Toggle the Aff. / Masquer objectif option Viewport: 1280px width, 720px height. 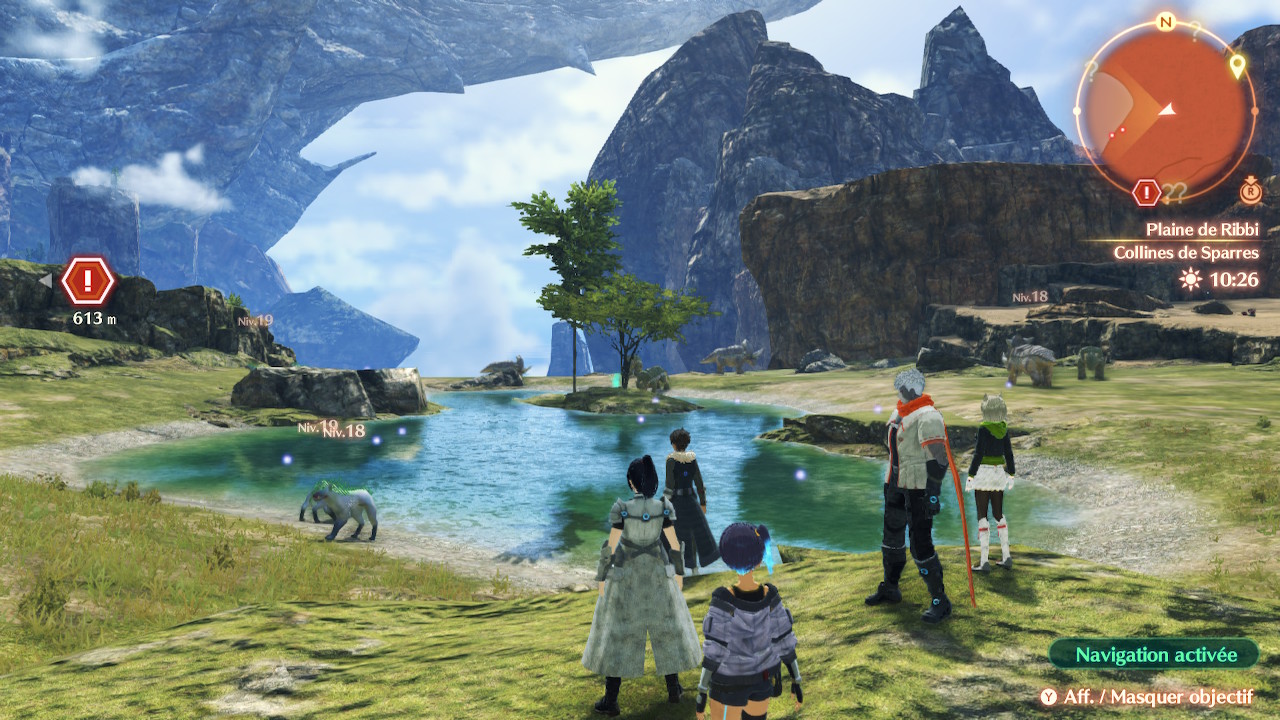pyautogui.click(x=1146, y=696)
